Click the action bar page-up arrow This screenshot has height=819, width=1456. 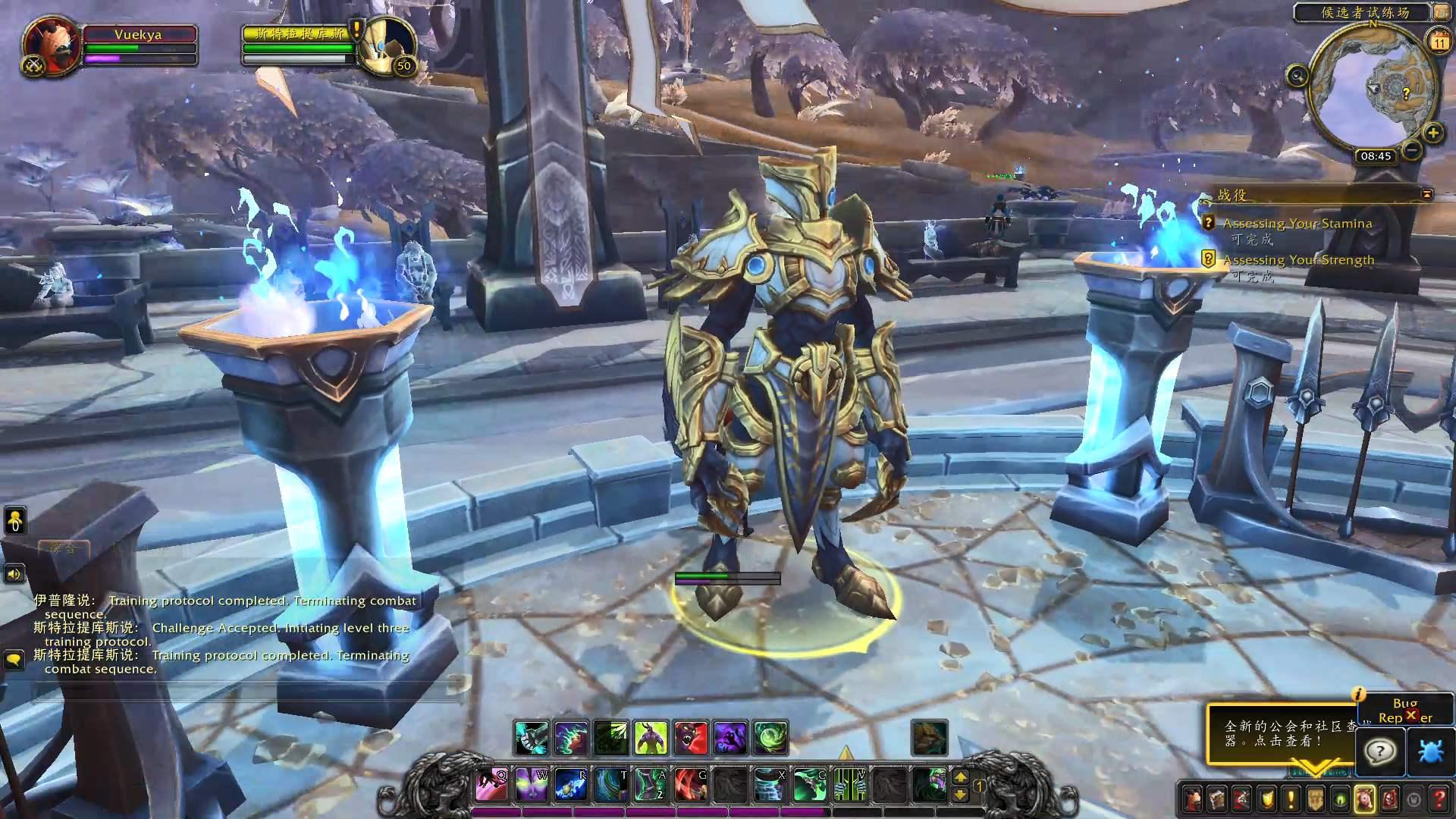960,777
